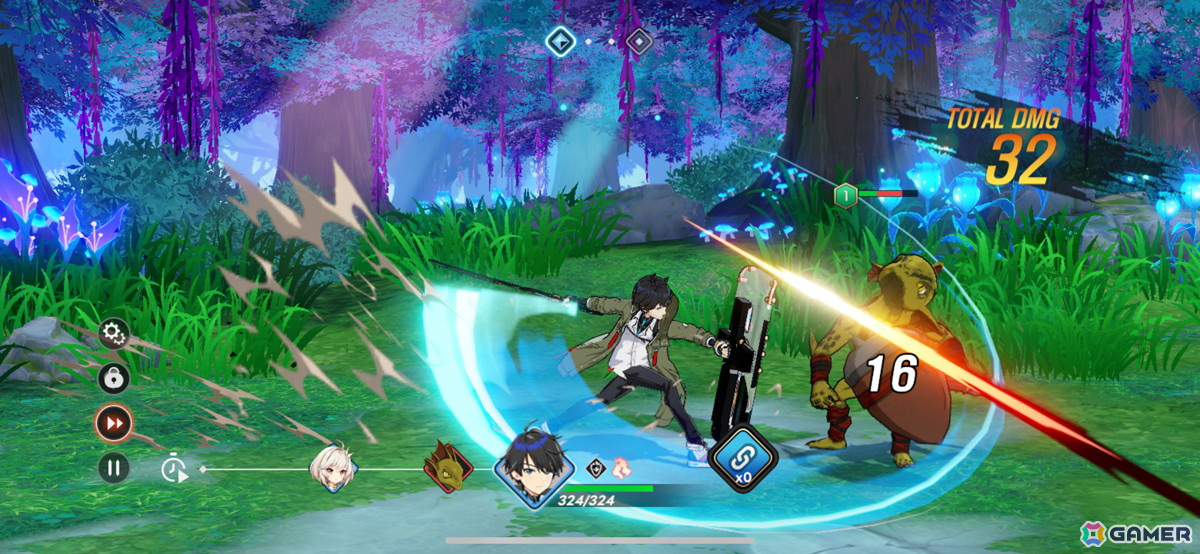Tap the stopwatch turn-order icon

175,467
